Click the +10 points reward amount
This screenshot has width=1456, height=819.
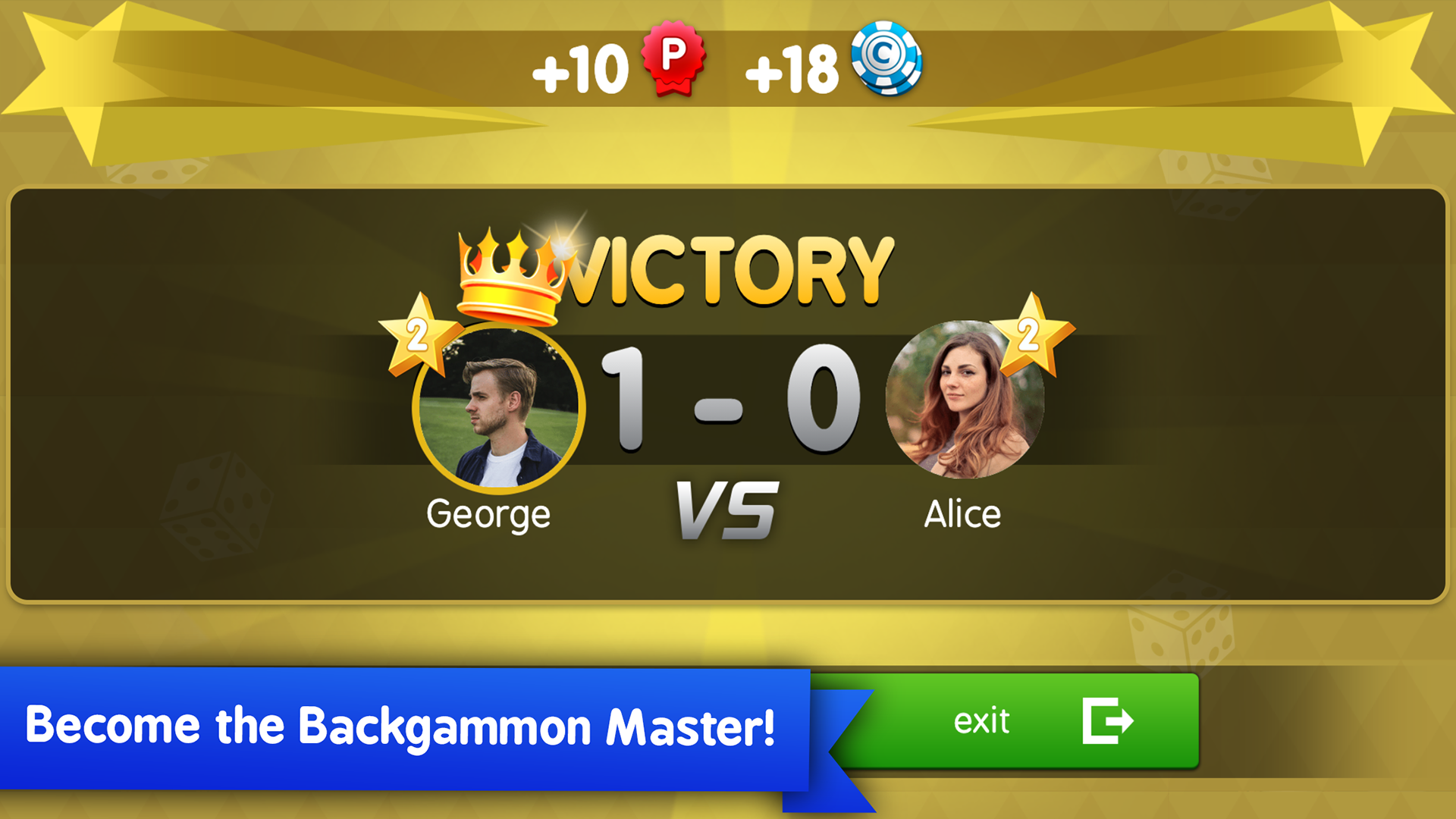click(x=580, y=71)
